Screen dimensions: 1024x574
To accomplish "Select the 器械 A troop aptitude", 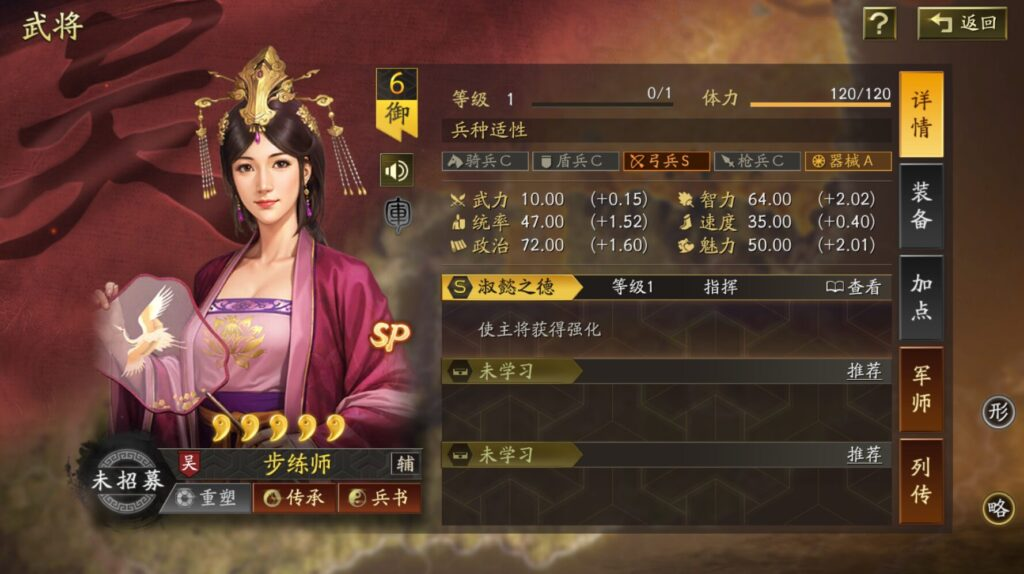I will click(x=848, y=161).
